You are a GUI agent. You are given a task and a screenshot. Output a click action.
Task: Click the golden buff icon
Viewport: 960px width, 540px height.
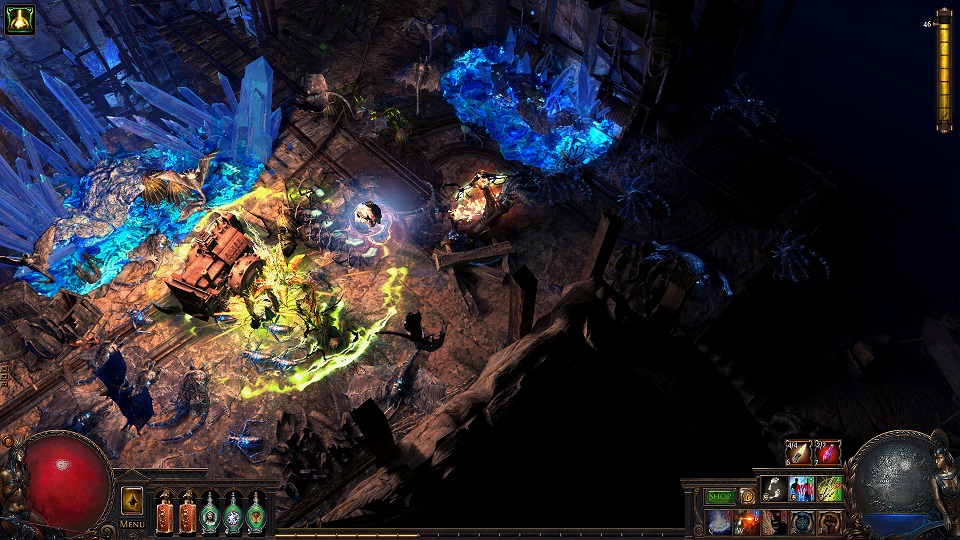(20, 20)
